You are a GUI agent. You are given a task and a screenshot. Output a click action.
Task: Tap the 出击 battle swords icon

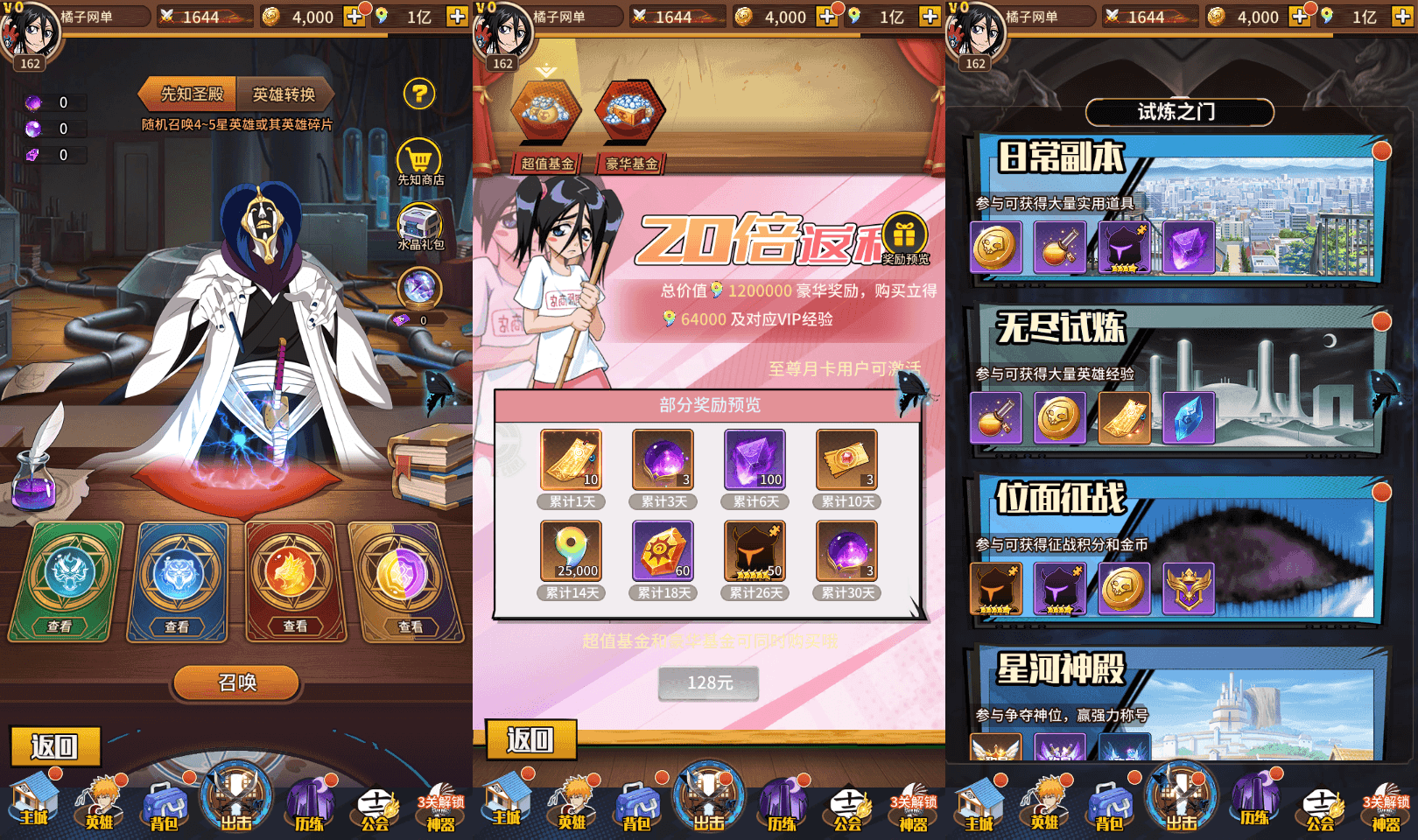235,796
